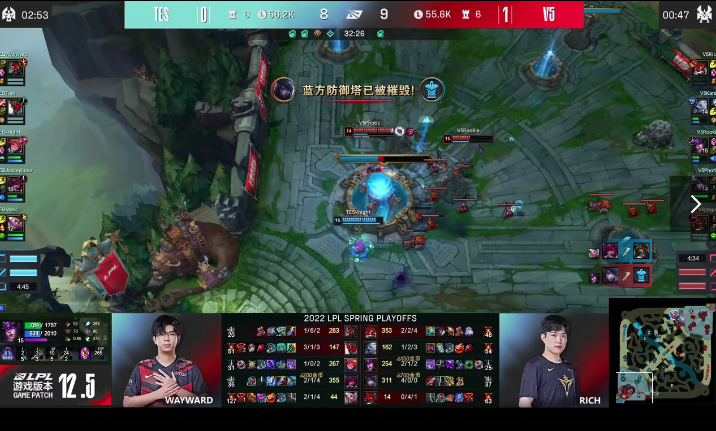The width and height of the screenshot is (716, 431).
Task: Click the V5 team name in scorebar
Action: (549, 14)
